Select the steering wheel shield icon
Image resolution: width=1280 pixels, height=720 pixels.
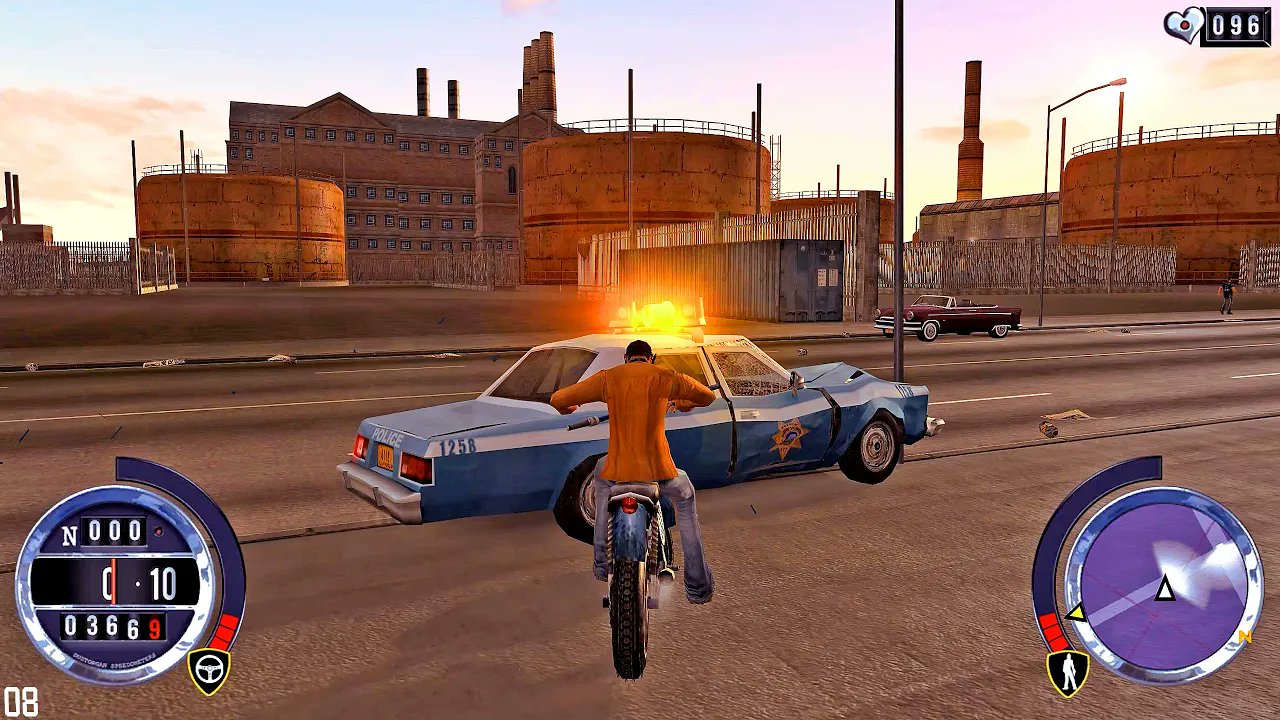click(x=209, y=671)
